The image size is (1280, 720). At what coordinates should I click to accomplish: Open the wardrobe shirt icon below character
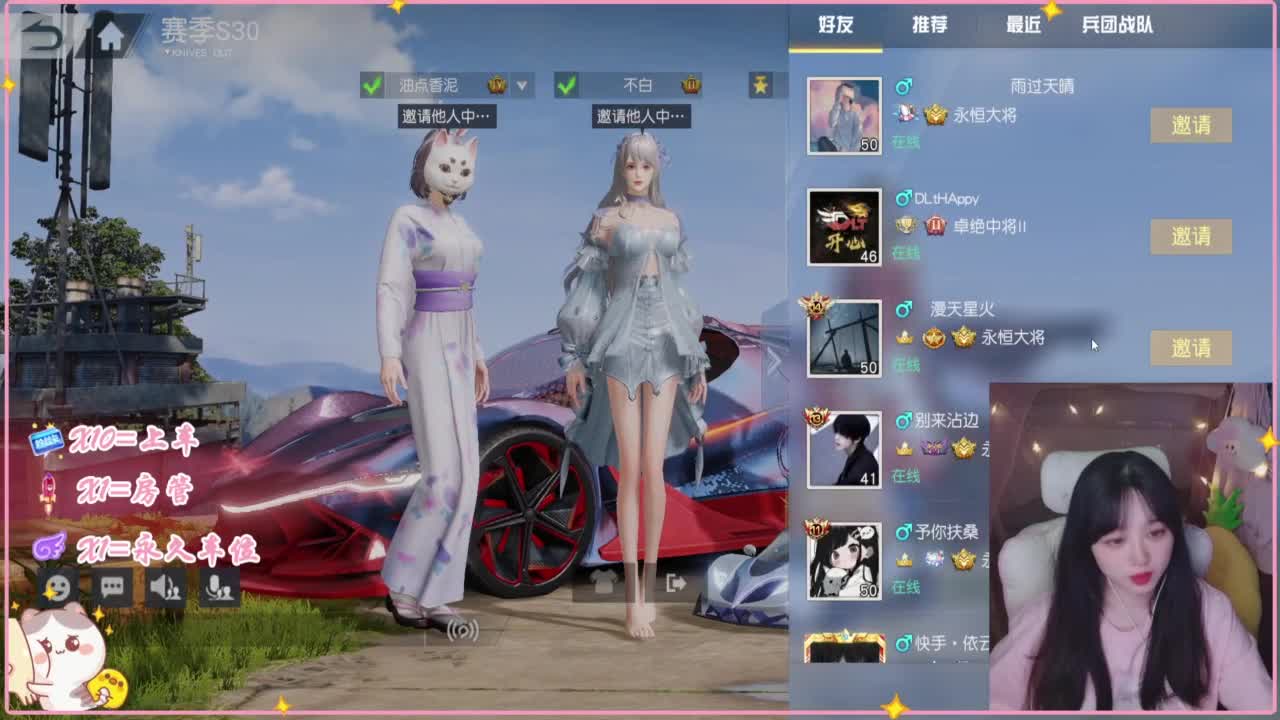pos(603,583)
